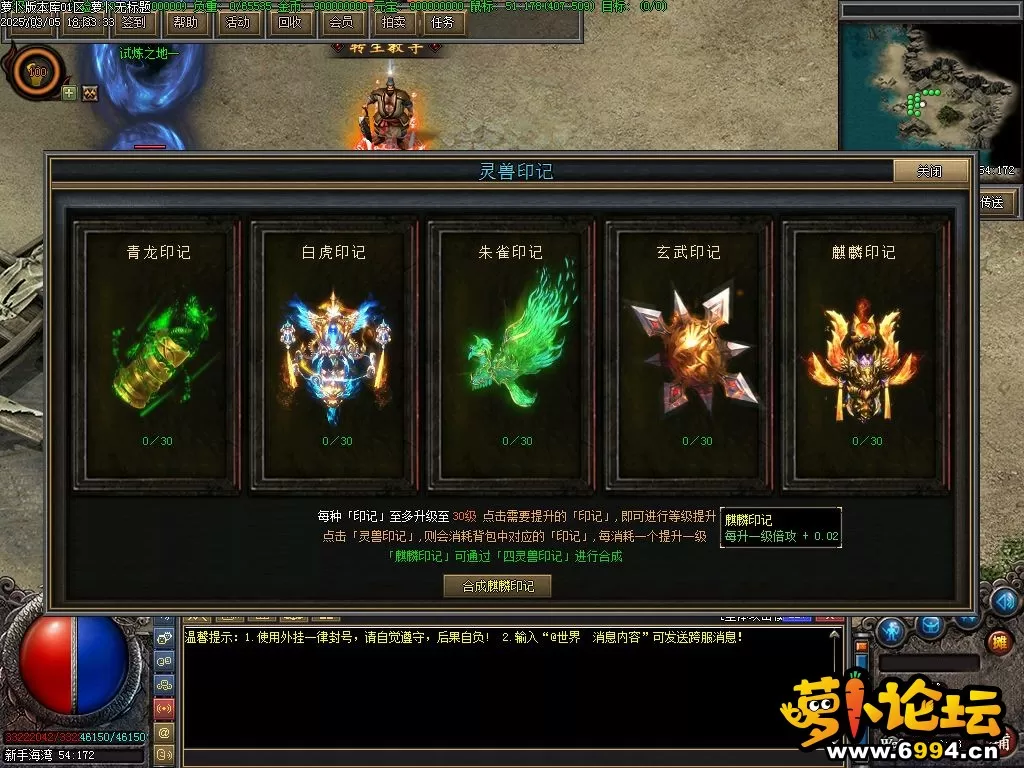Toggle the red broadcast chat channel button
Image resolution: width=1024 pixels, height=768 pixels.
(164, 708)
